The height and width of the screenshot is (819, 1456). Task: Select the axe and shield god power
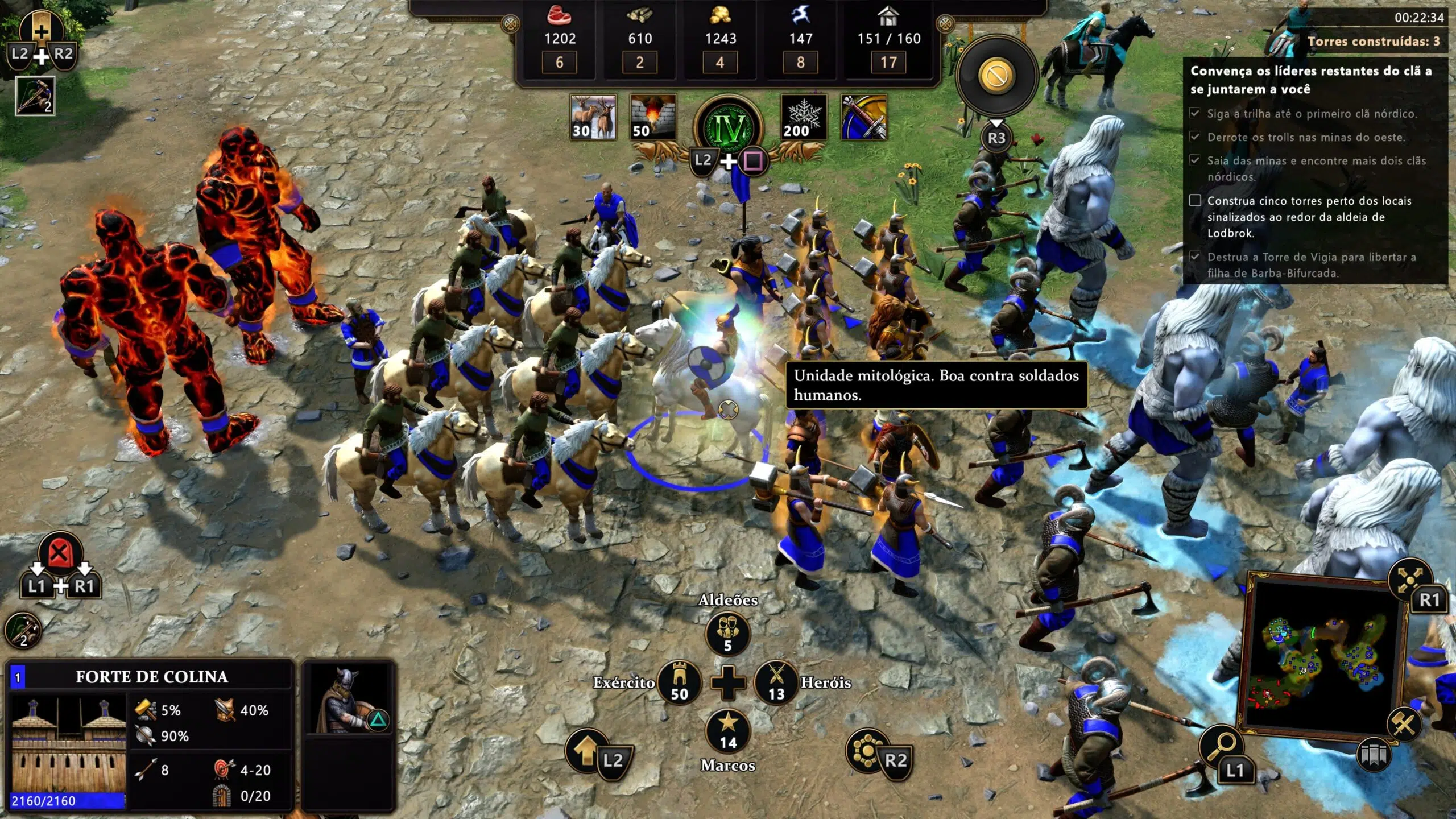864,117
